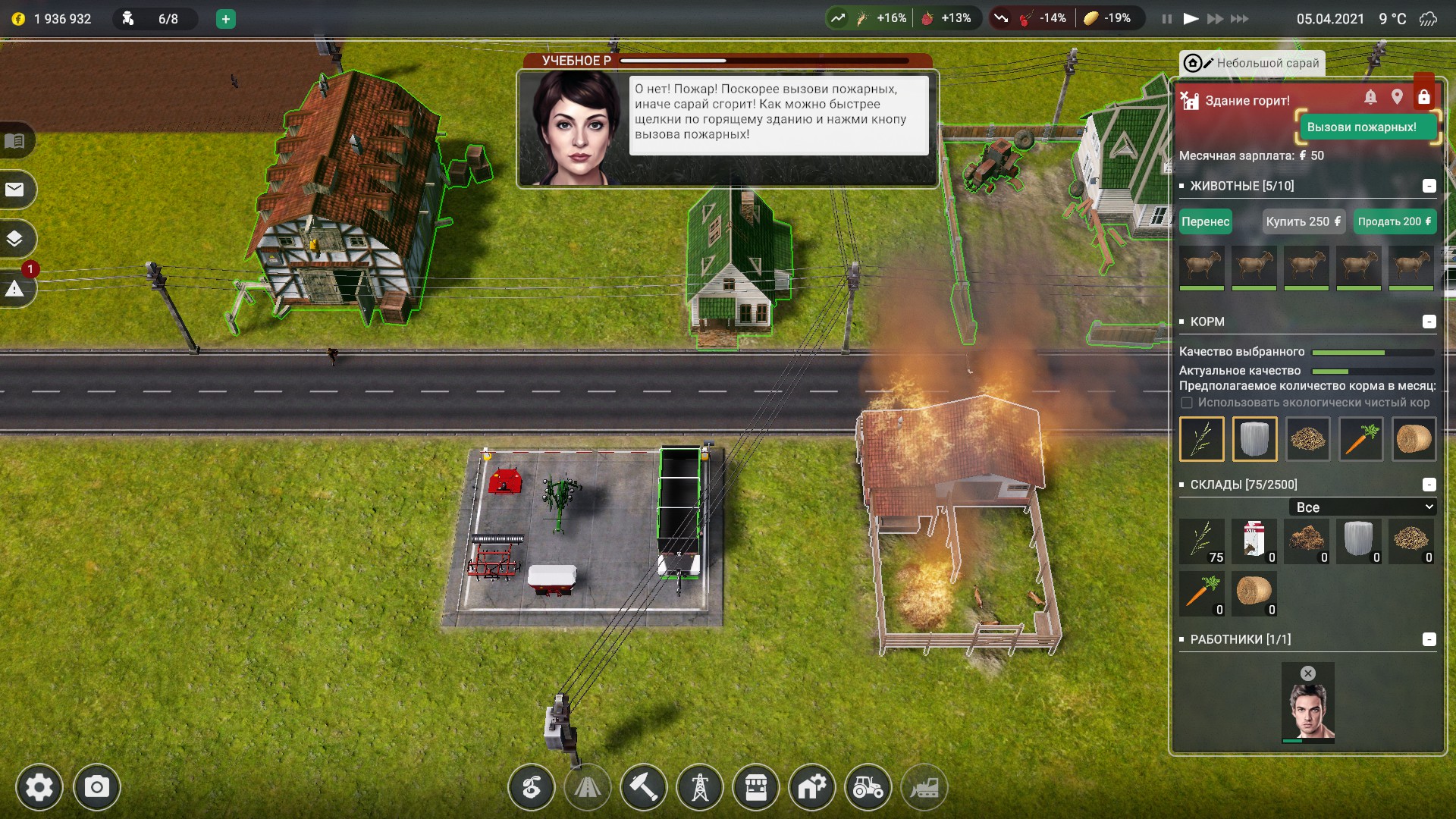Viewport: 1456px width, 819px height.
Task: Select the hay bale feed option
Action: [1414, 439]
